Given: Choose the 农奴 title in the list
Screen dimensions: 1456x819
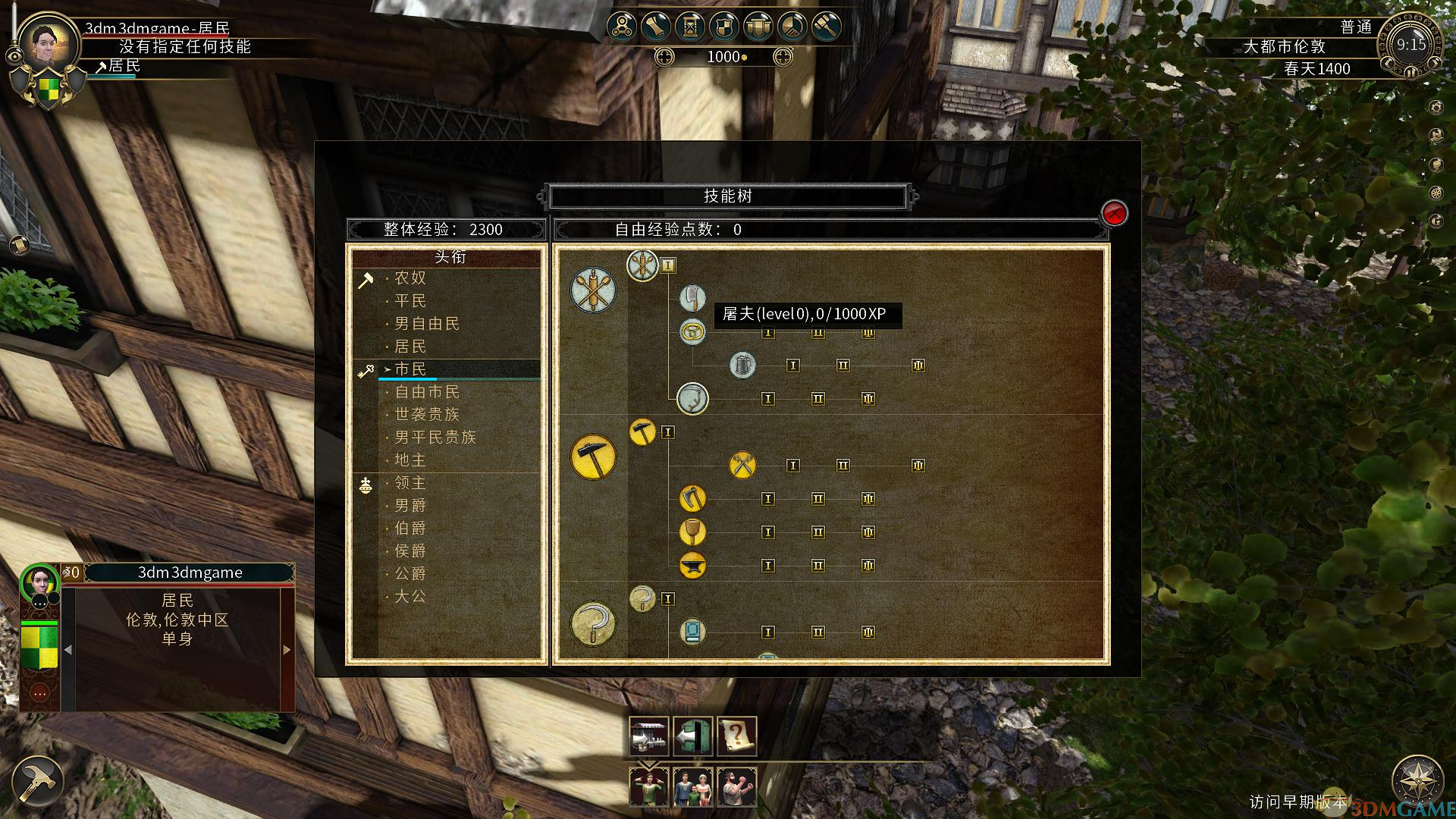Looking at the screenshot, I should 410,278.
